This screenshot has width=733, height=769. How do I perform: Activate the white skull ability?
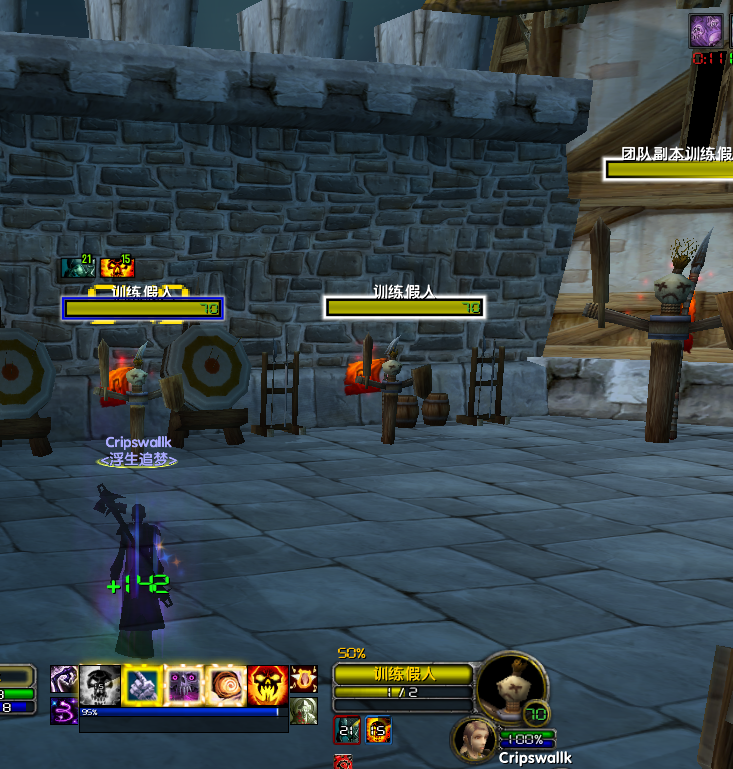100,684
